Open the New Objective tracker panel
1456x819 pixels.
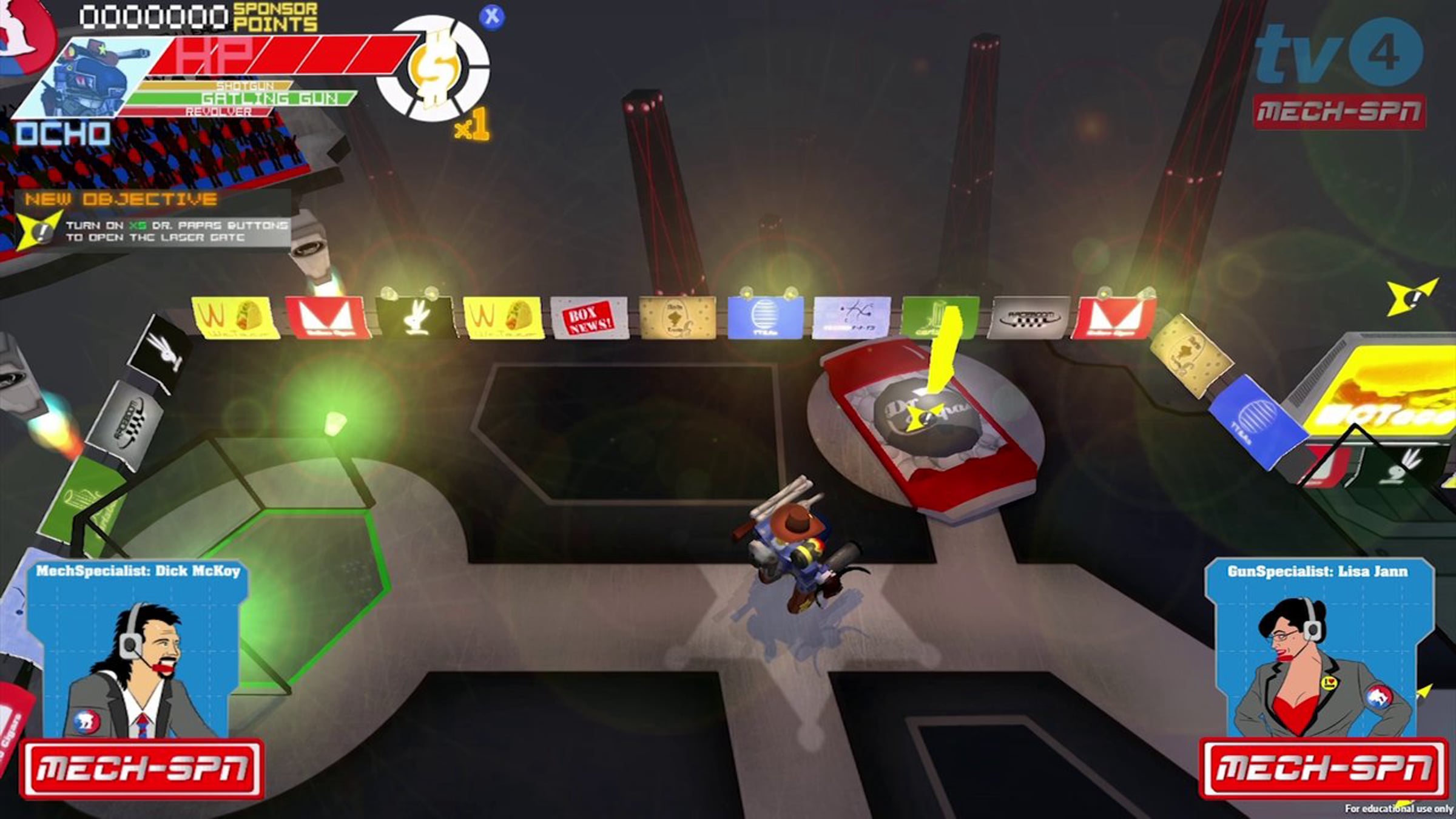click(153, 219)
